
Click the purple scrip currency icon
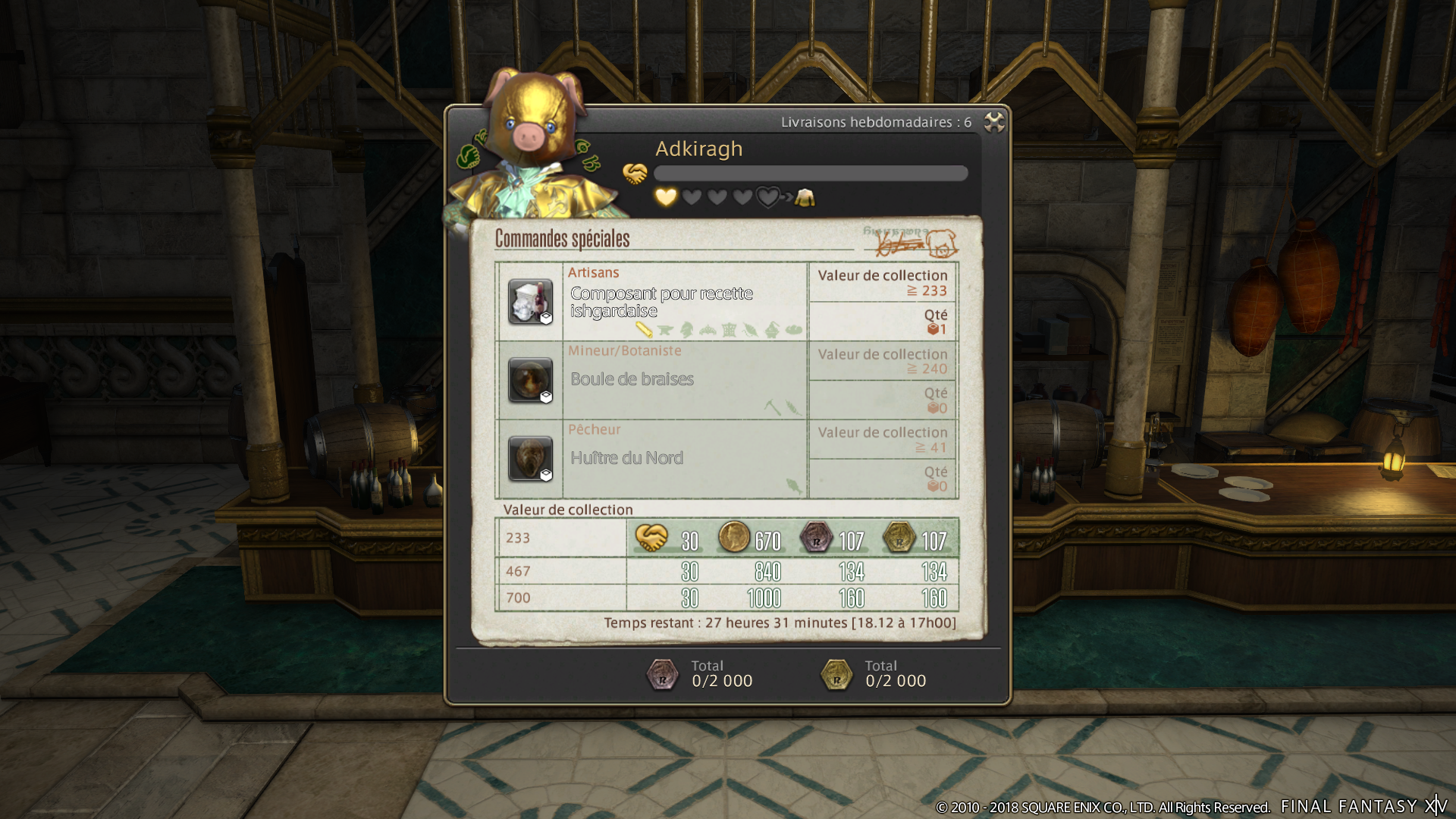click(816, 538)
